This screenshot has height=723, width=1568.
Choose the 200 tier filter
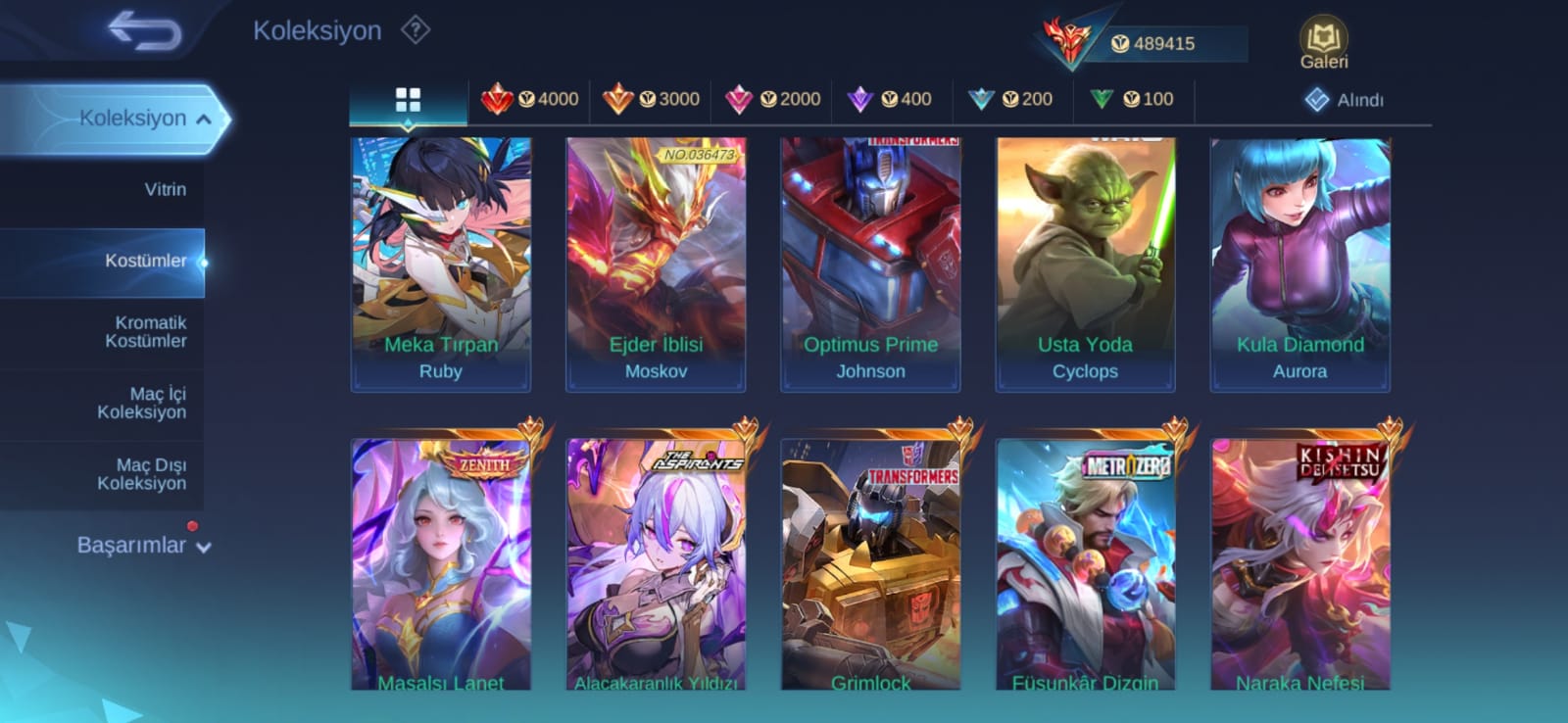[x=1010, y=99]
